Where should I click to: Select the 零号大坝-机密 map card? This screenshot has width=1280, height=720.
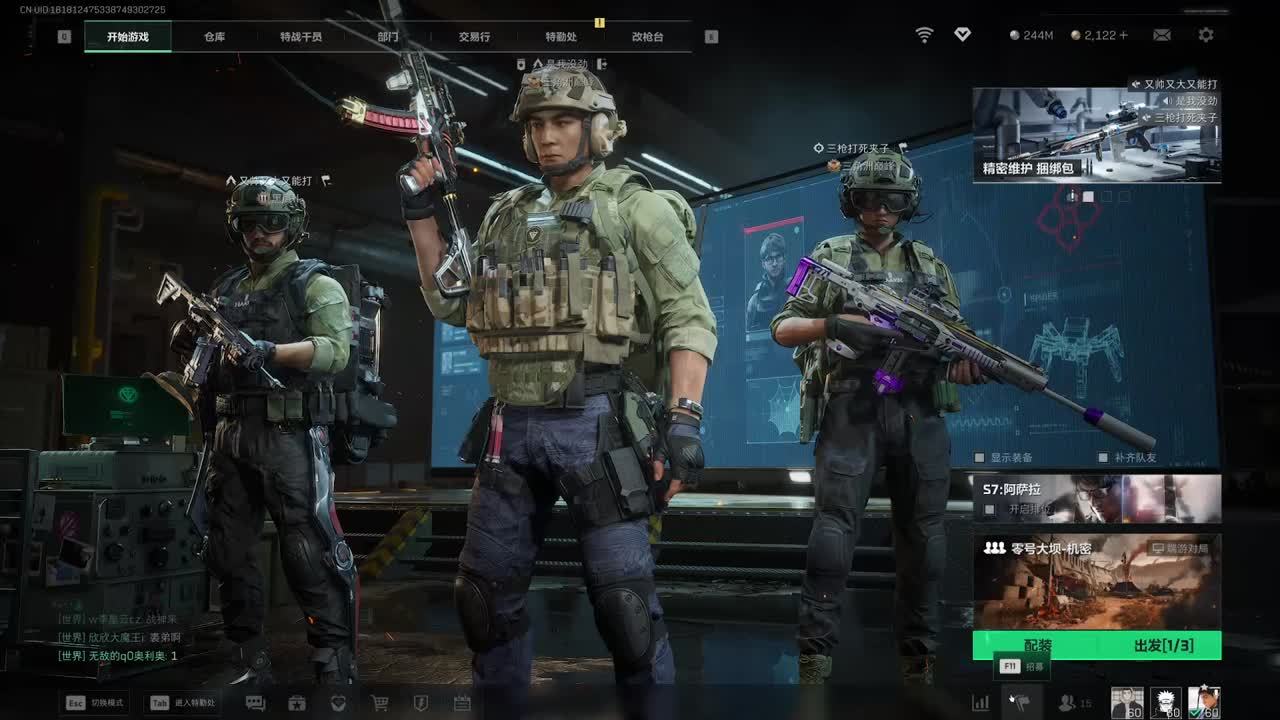click(1096, 580)
